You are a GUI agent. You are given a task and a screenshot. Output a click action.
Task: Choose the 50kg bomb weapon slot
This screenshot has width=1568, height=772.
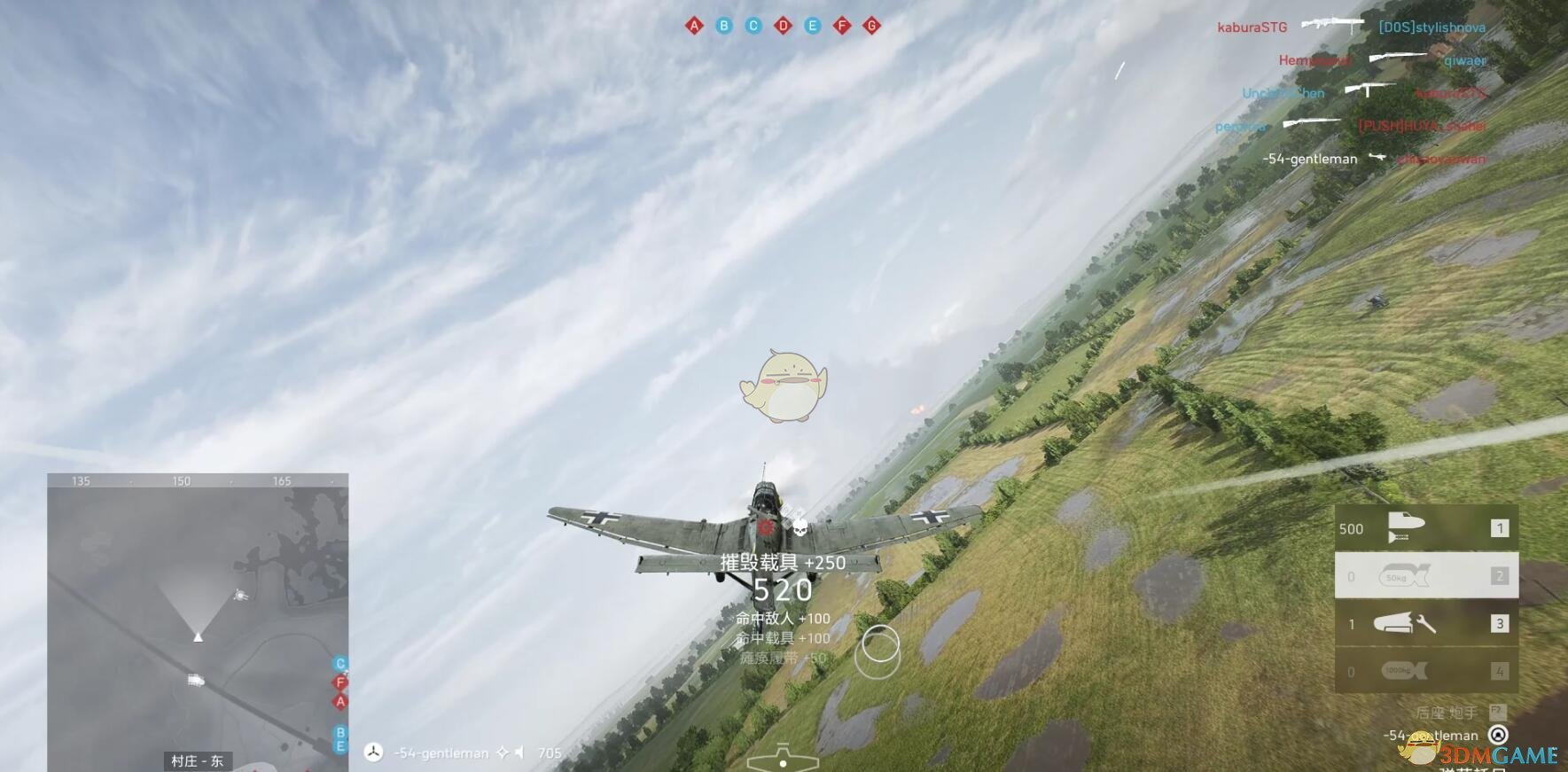[x=1425, y=576]
